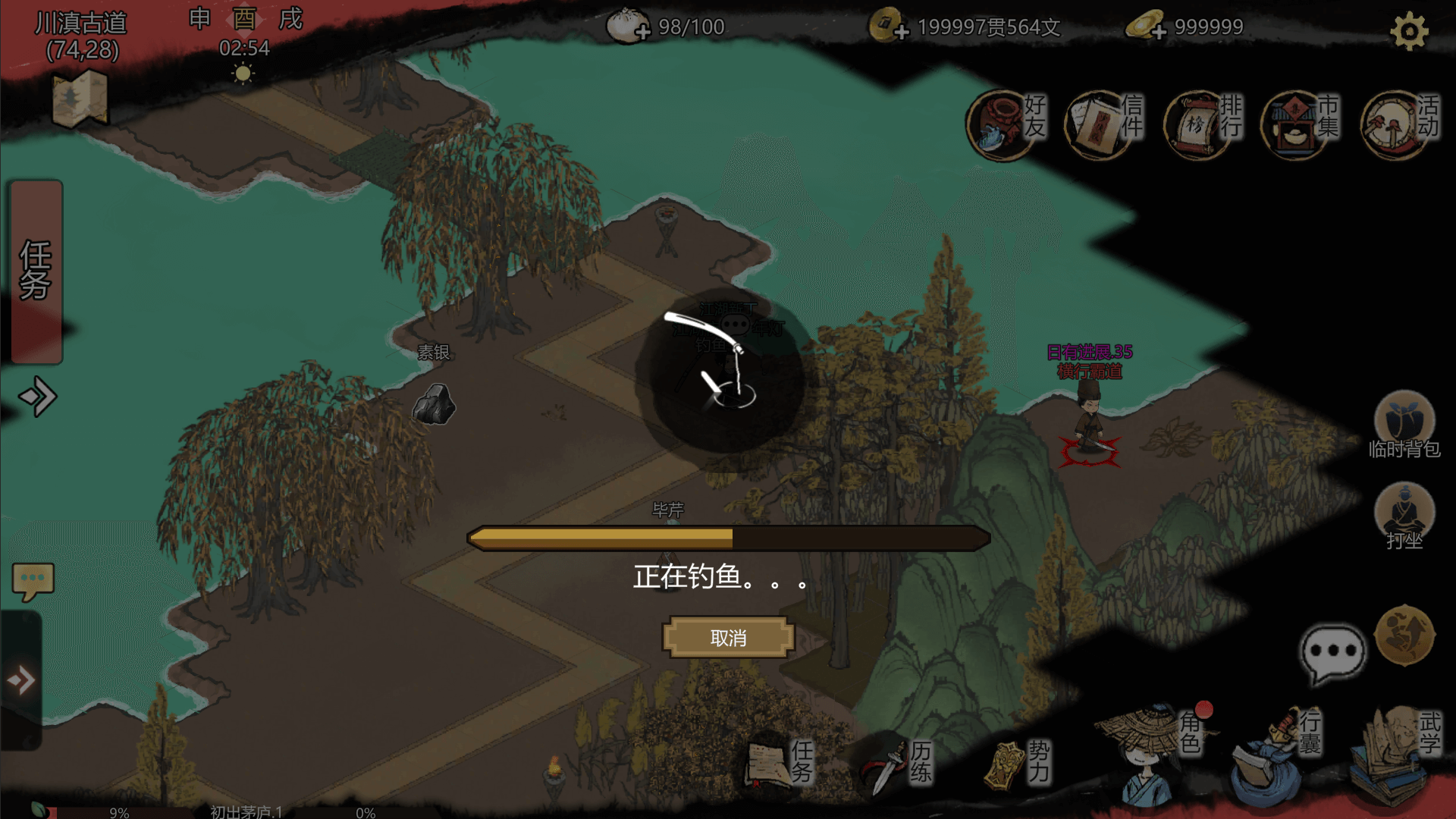Add steamed bun stamina with plus icon
This screenshot has height=819, width=1456.
point(642,32)
